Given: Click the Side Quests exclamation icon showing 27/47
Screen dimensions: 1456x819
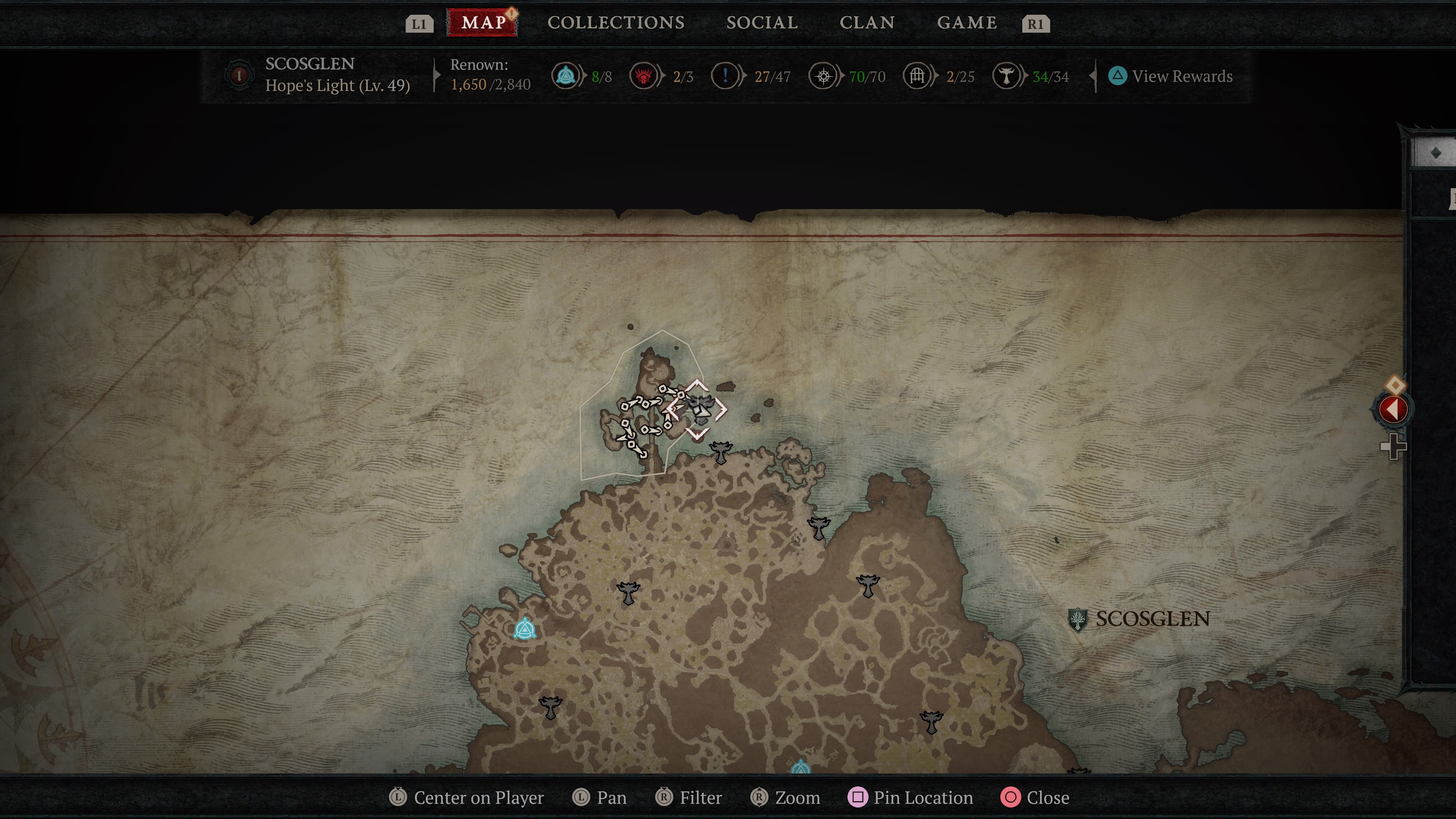Looking at the screenshot, I should pos(725,76).
